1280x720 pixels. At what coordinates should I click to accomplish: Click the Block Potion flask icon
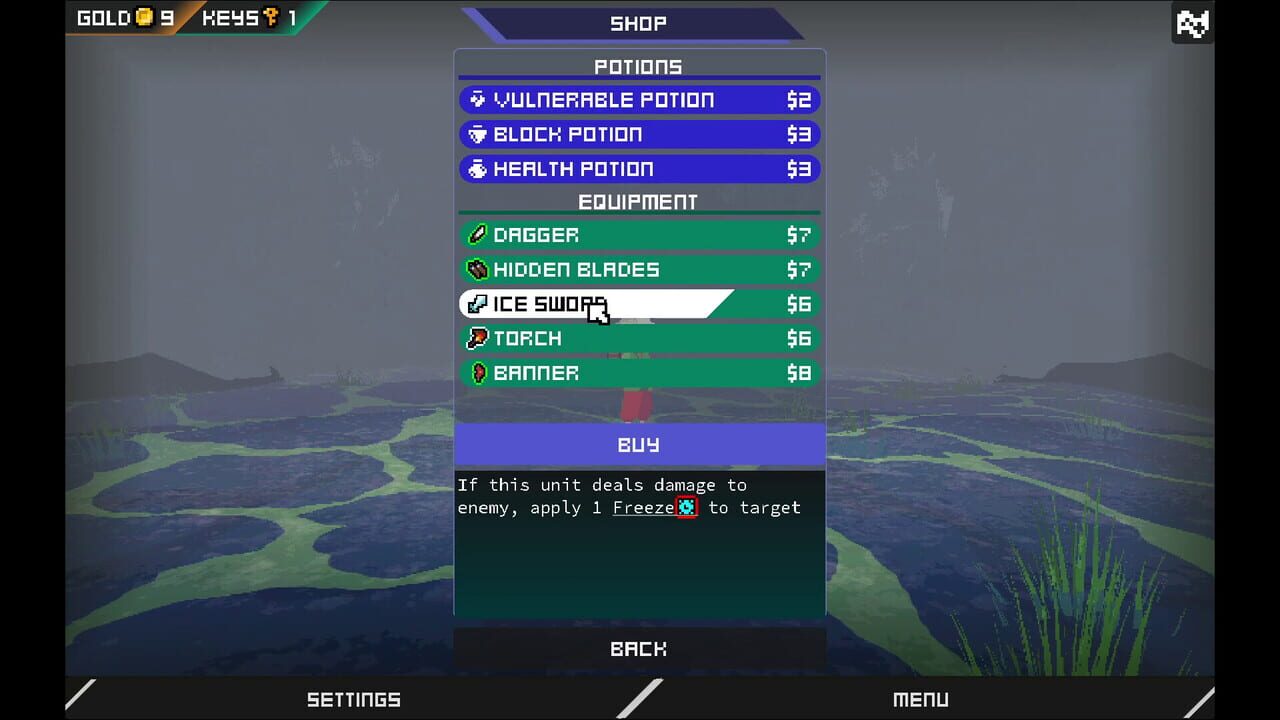(475, 134)
